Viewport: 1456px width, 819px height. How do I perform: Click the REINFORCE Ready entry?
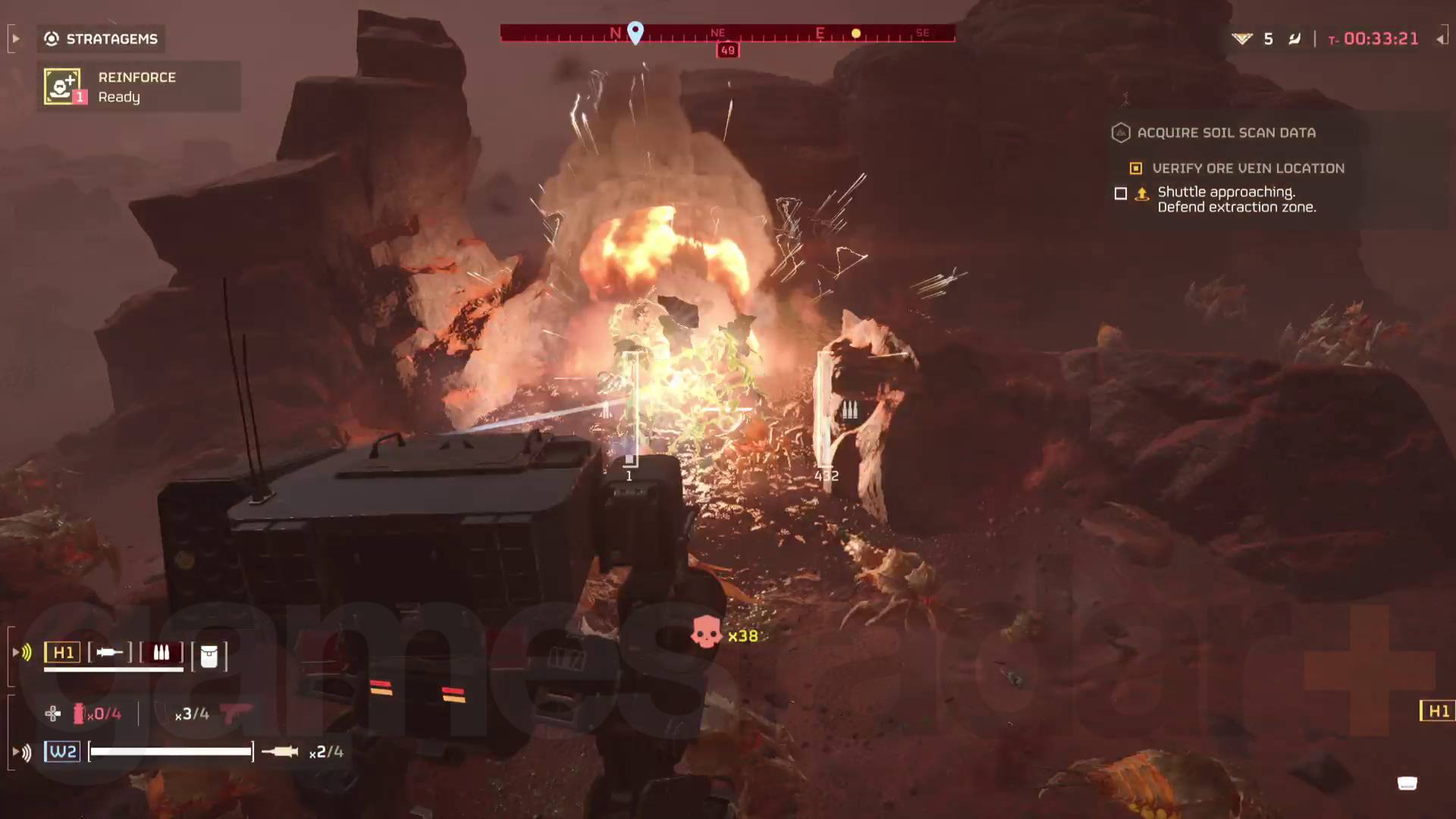tap(136, 86)
